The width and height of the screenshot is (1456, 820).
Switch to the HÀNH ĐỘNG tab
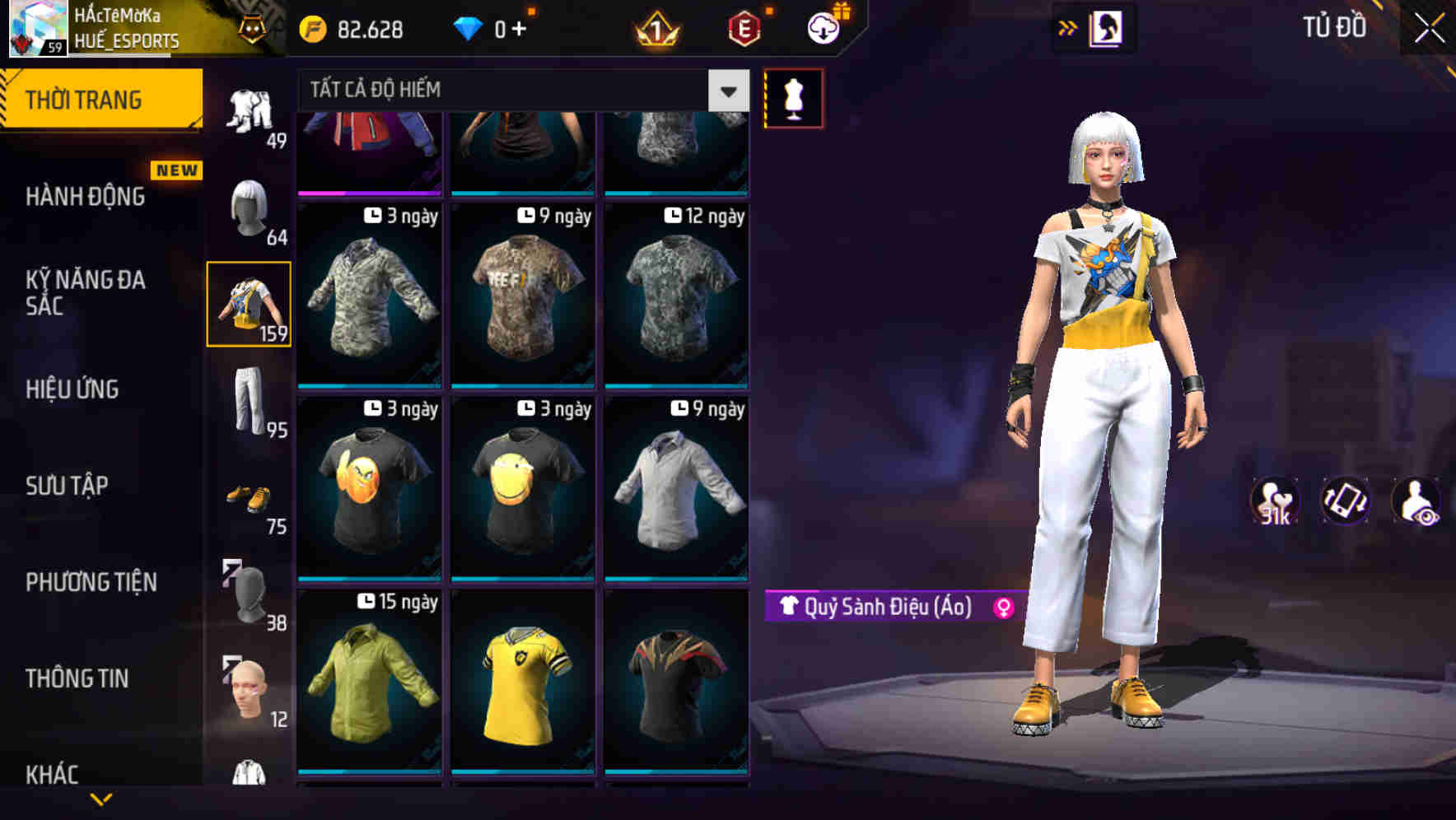[86, 197]
